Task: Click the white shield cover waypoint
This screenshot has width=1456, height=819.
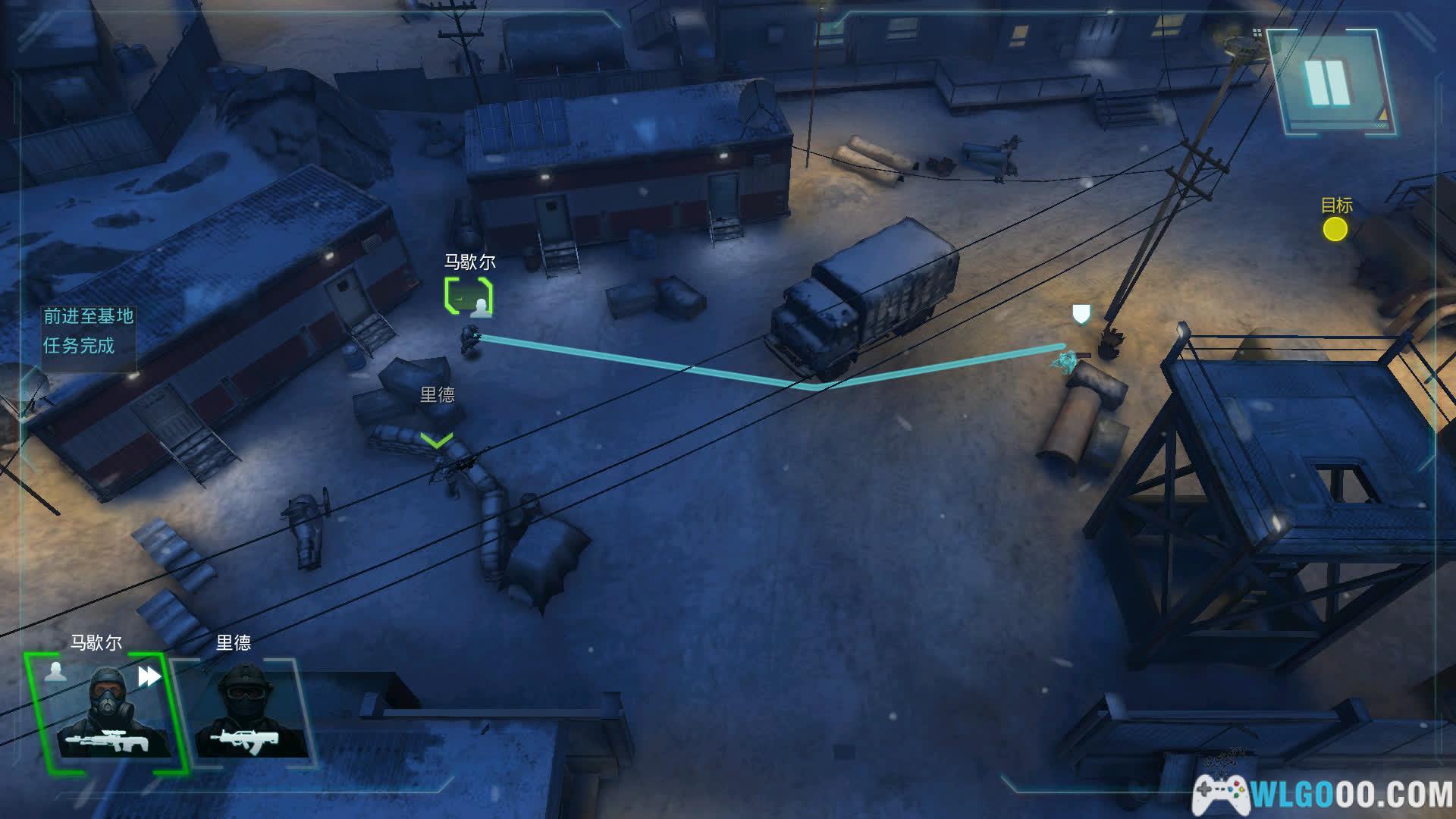Action: pos(1081,313)
